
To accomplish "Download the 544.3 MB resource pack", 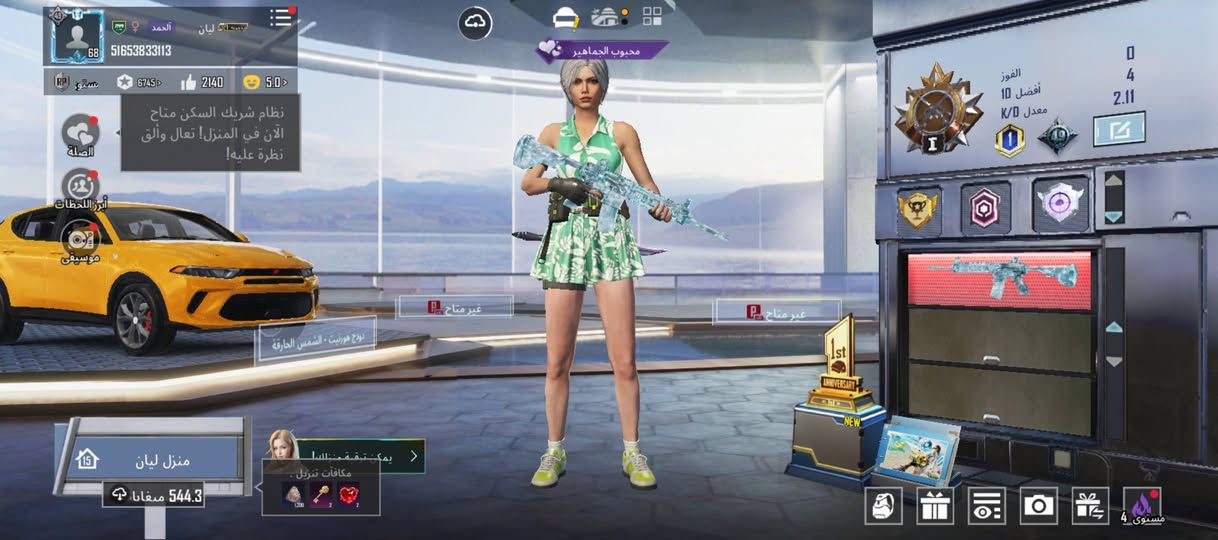I will coord(155,495).
